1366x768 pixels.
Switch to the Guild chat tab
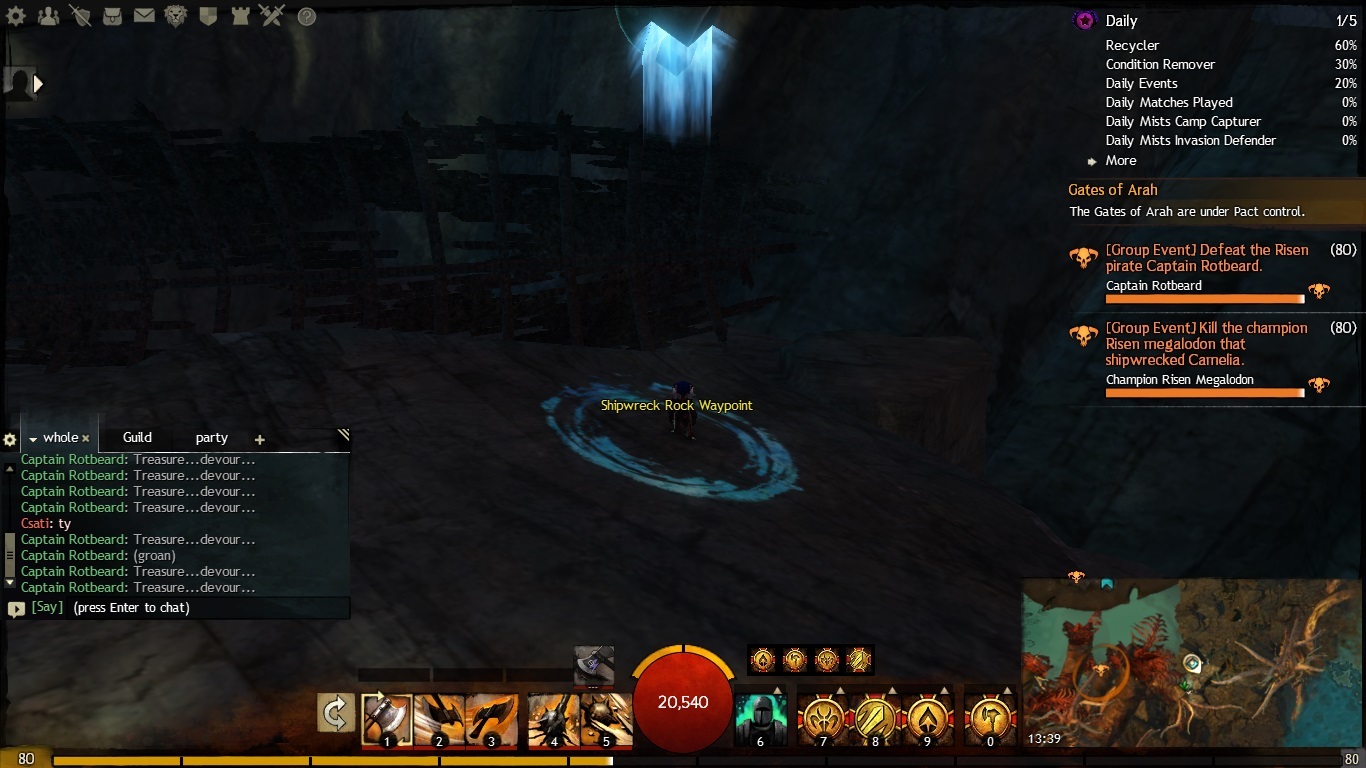pyautogui.click(x=137, y=438)
